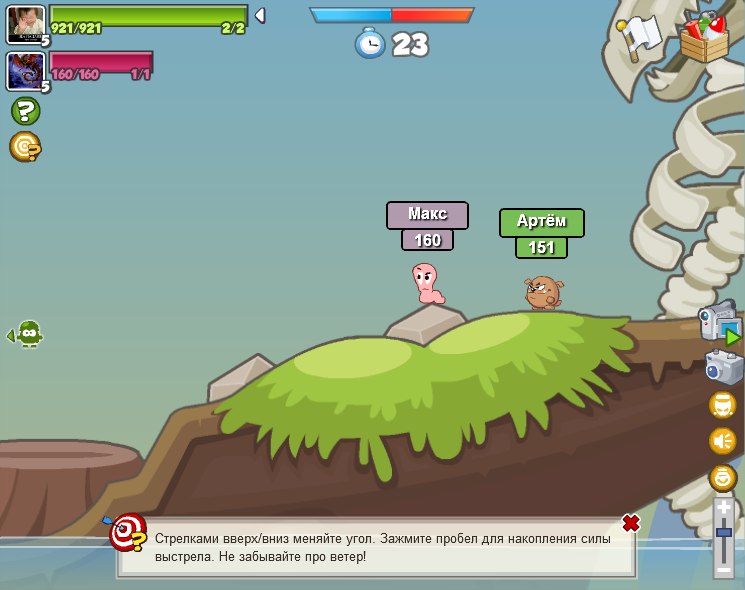Take a screenshot with the photo camera icon
Viewport: 745px width, 590px height.
coord(723,367)
